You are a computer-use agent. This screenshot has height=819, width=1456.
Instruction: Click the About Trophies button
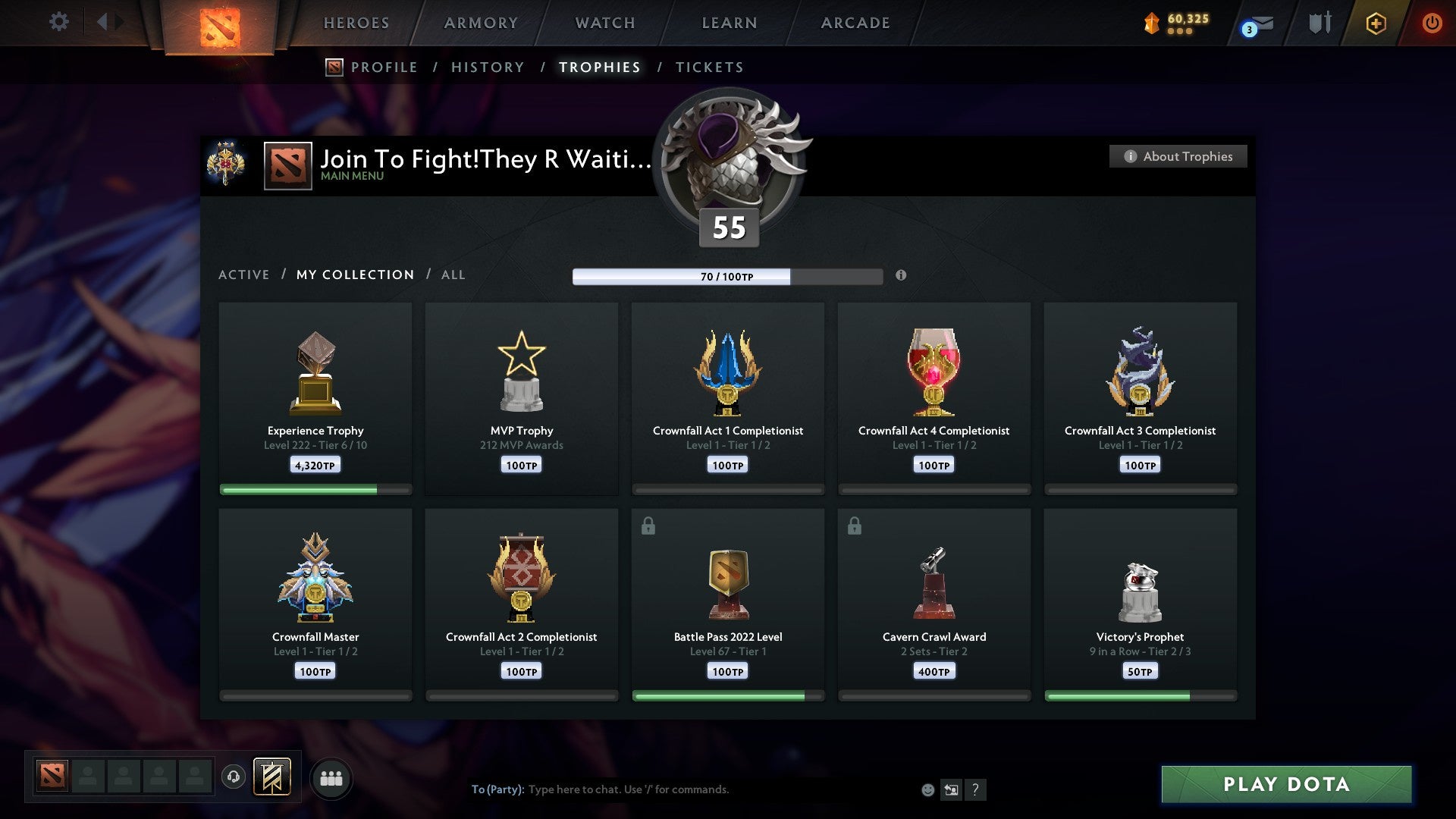coord(1178,156)
